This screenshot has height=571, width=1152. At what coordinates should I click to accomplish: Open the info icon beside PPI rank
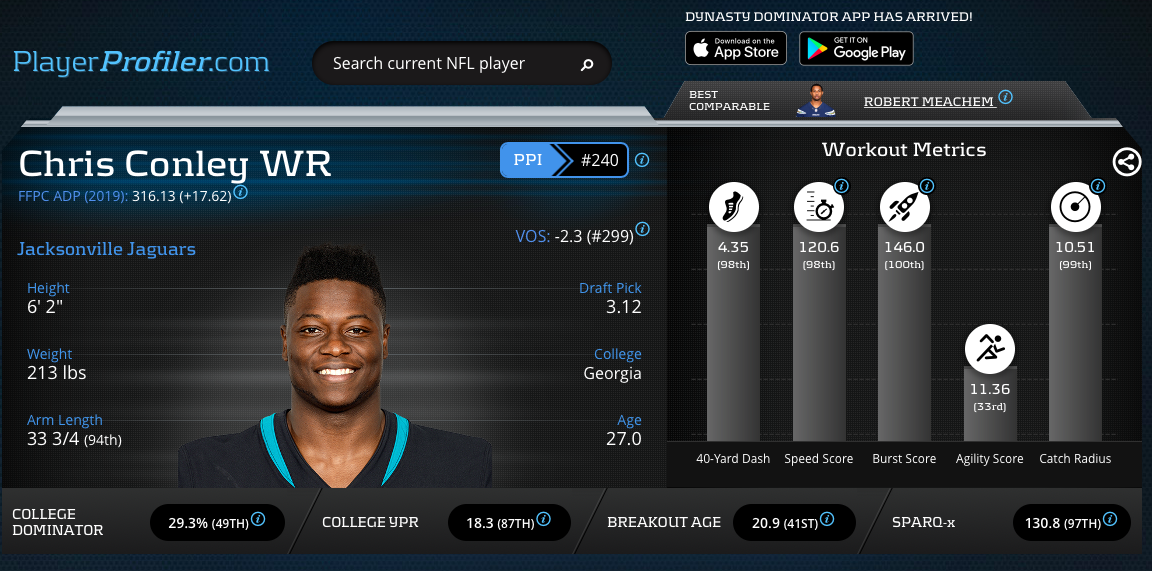tap(642, 160)
